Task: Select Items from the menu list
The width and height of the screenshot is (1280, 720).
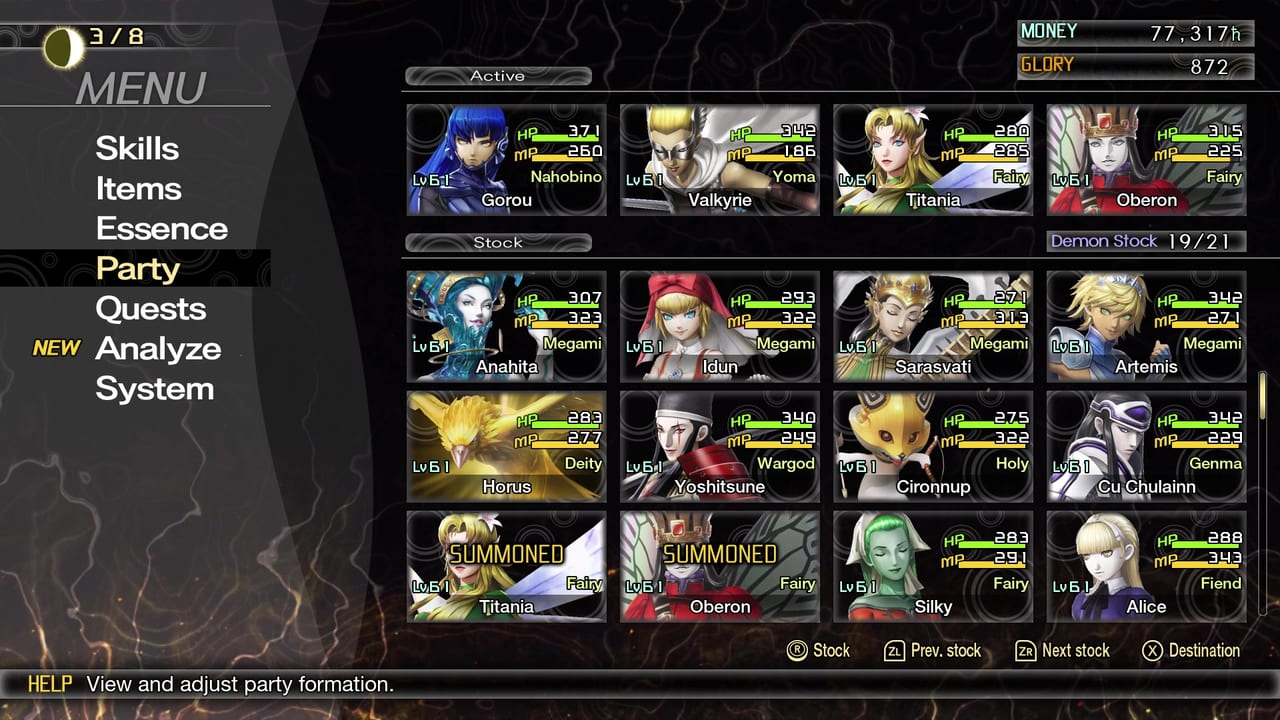Action: pos(138,188)
